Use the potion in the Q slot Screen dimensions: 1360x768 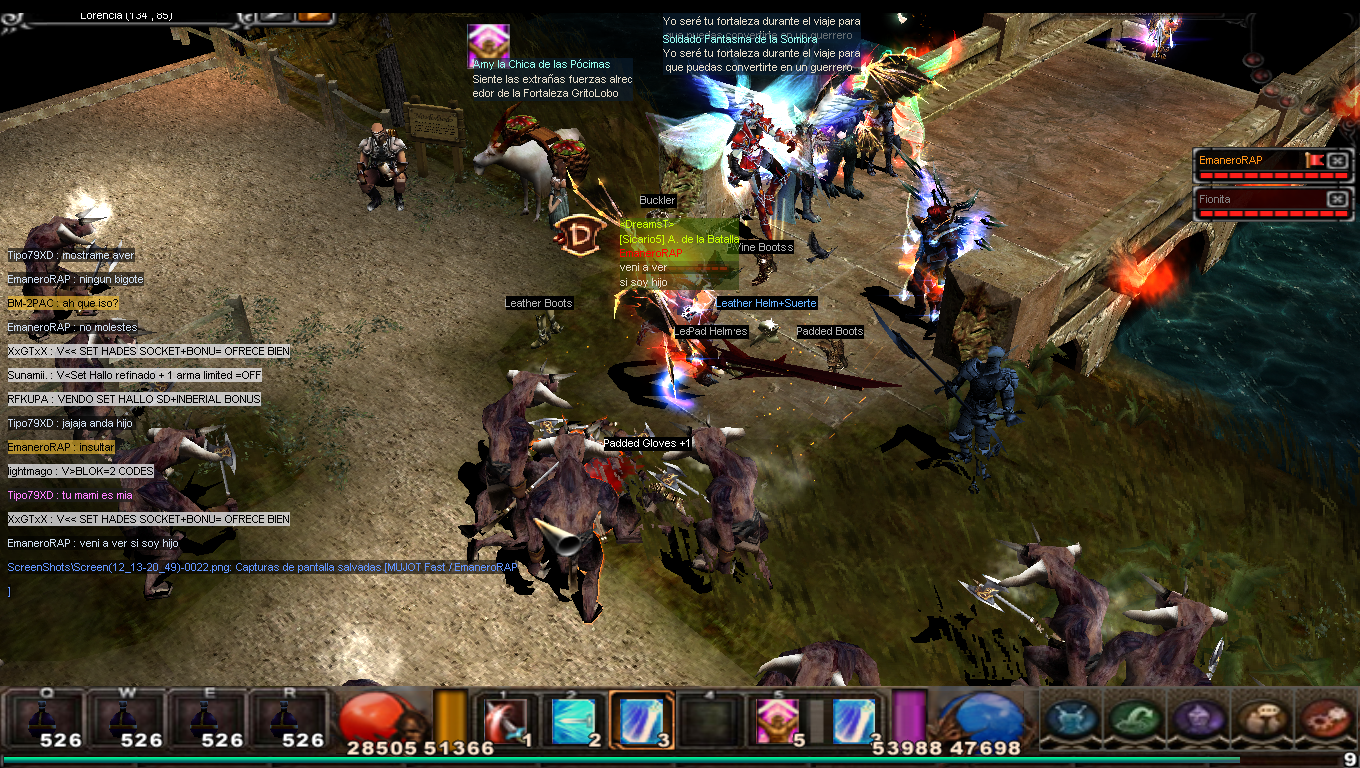[47, 719]
